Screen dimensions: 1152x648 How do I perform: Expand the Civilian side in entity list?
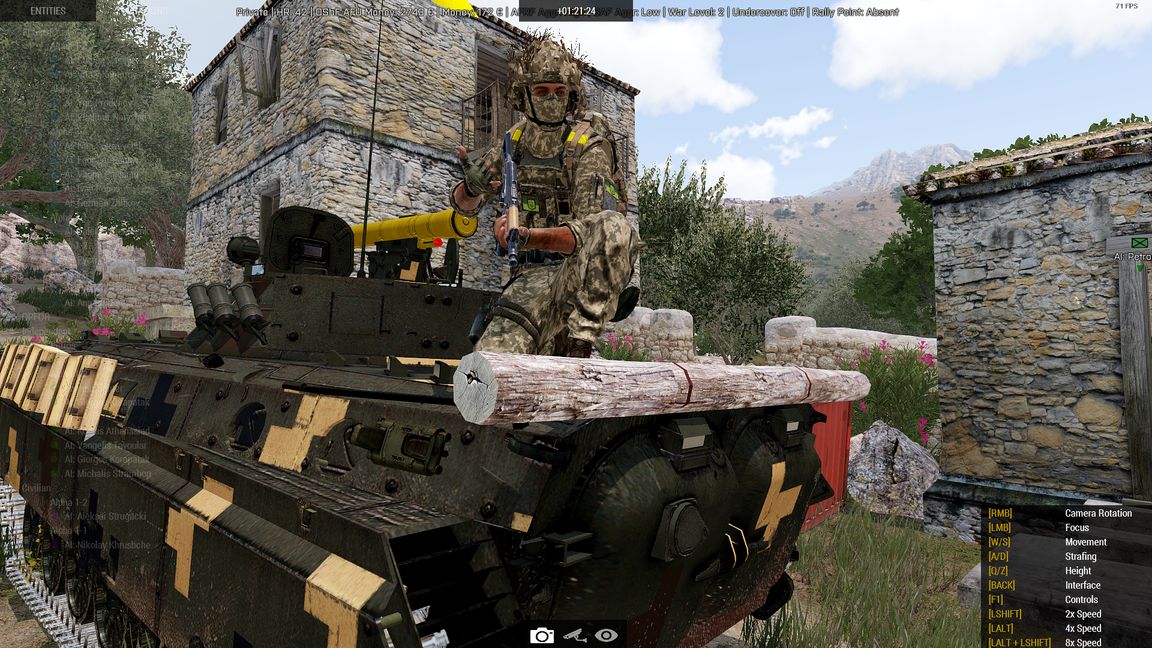tap(36, 488)
